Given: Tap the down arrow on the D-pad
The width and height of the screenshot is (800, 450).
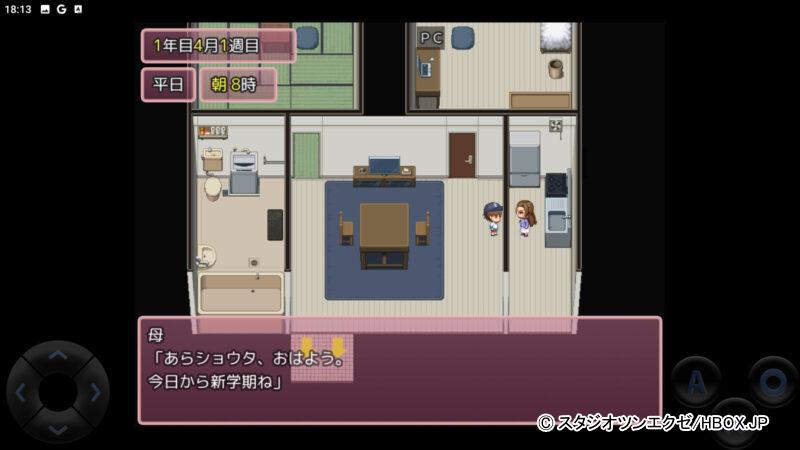Looking at the screenshot, I should (58, 427).
